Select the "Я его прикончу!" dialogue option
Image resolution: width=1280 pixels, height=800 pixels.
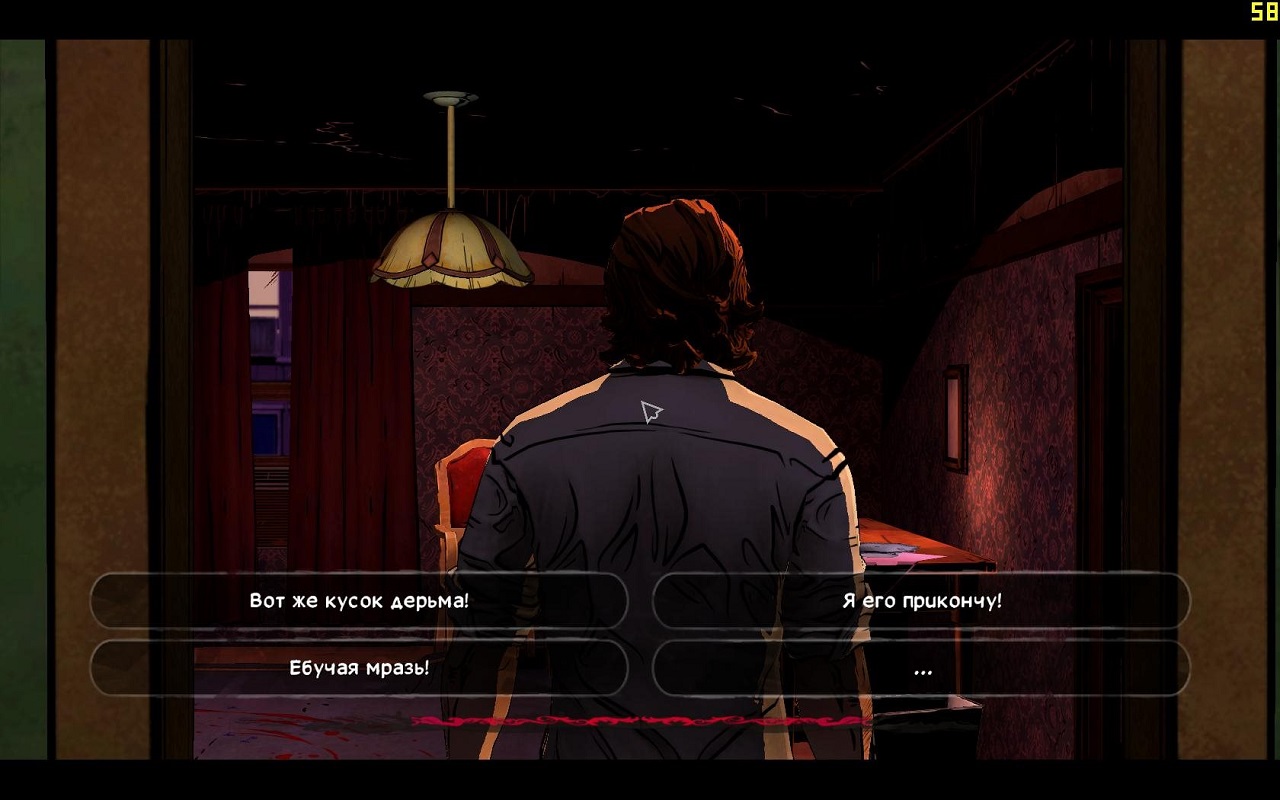pyautogui.click(x=921, y=601)
